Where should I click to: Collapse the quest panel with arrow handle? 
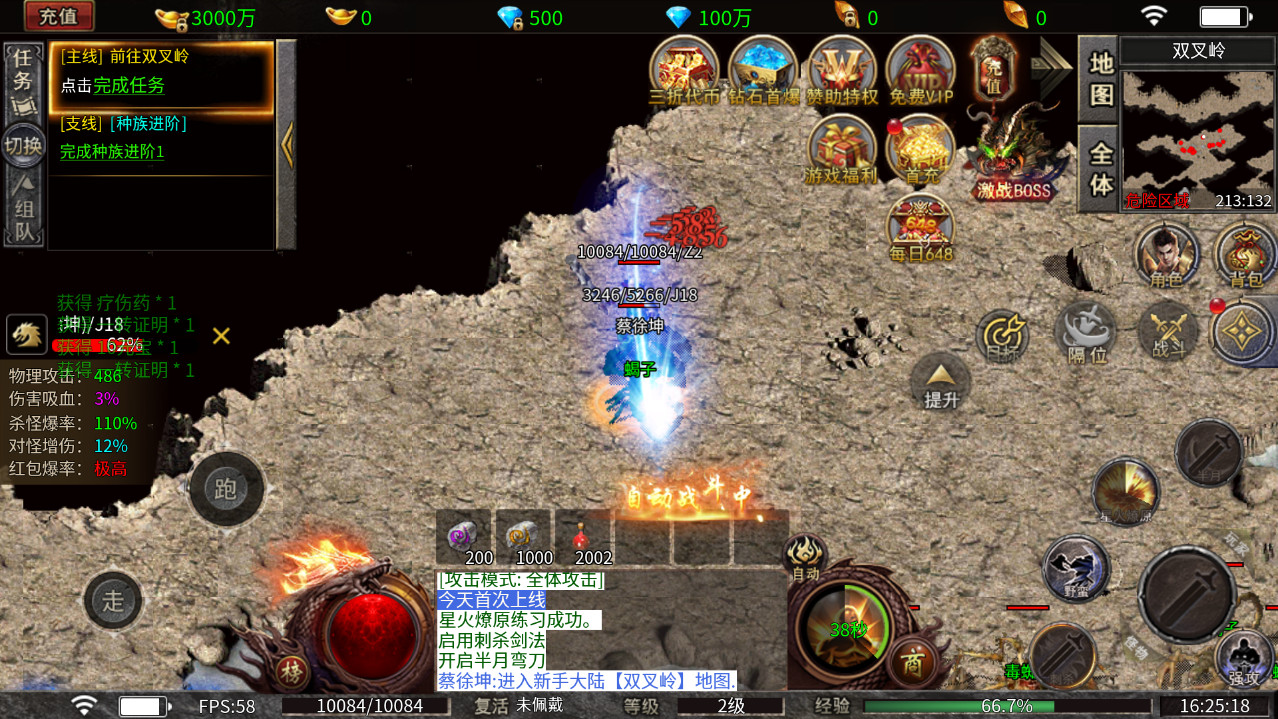click(287, 145)
